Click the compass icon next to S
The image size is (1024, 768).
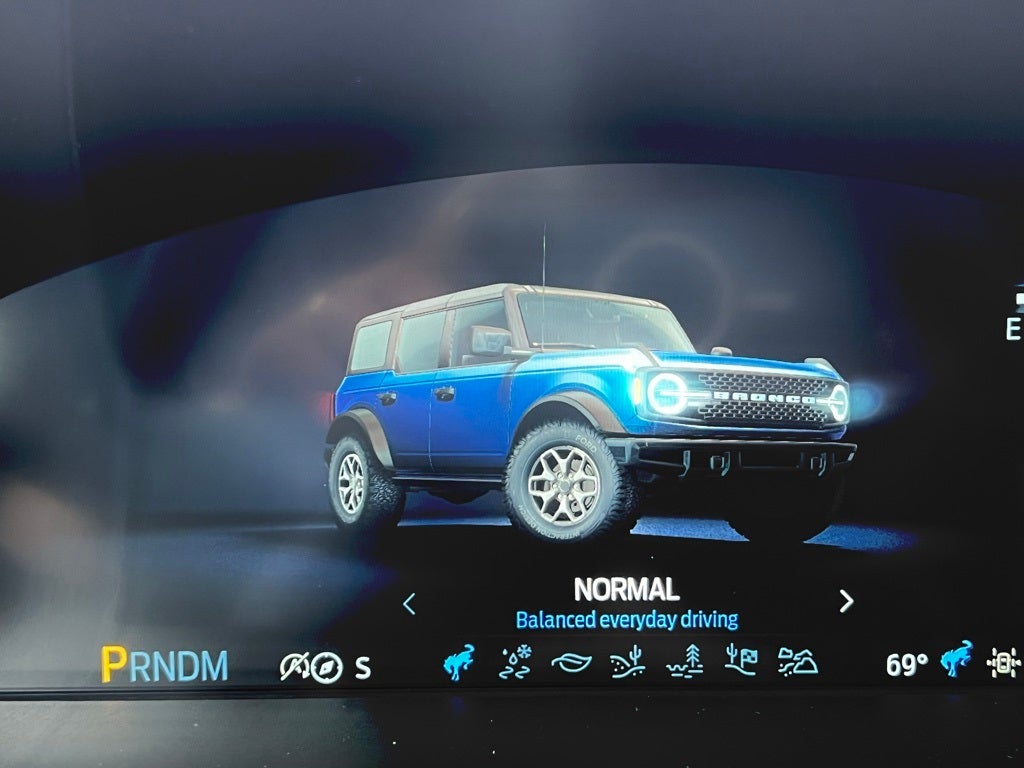[327, 667]
